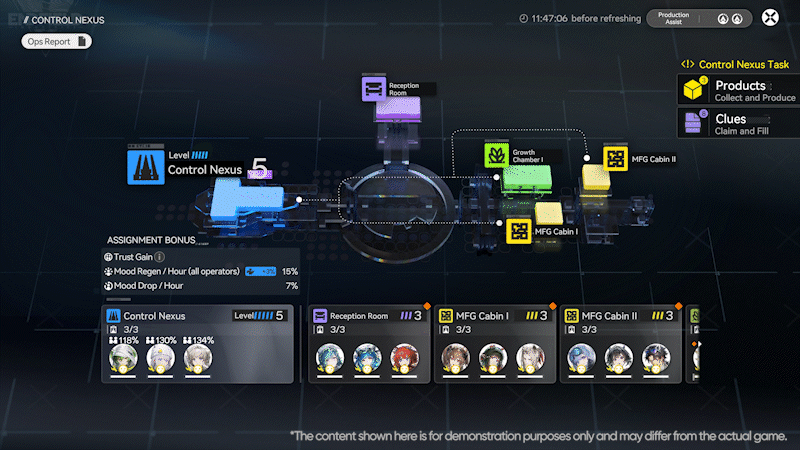Select the MFG Cabin I map node
The width and height of the screenshot is (800, 450).
pyautogui.click(x=519, y=231)
